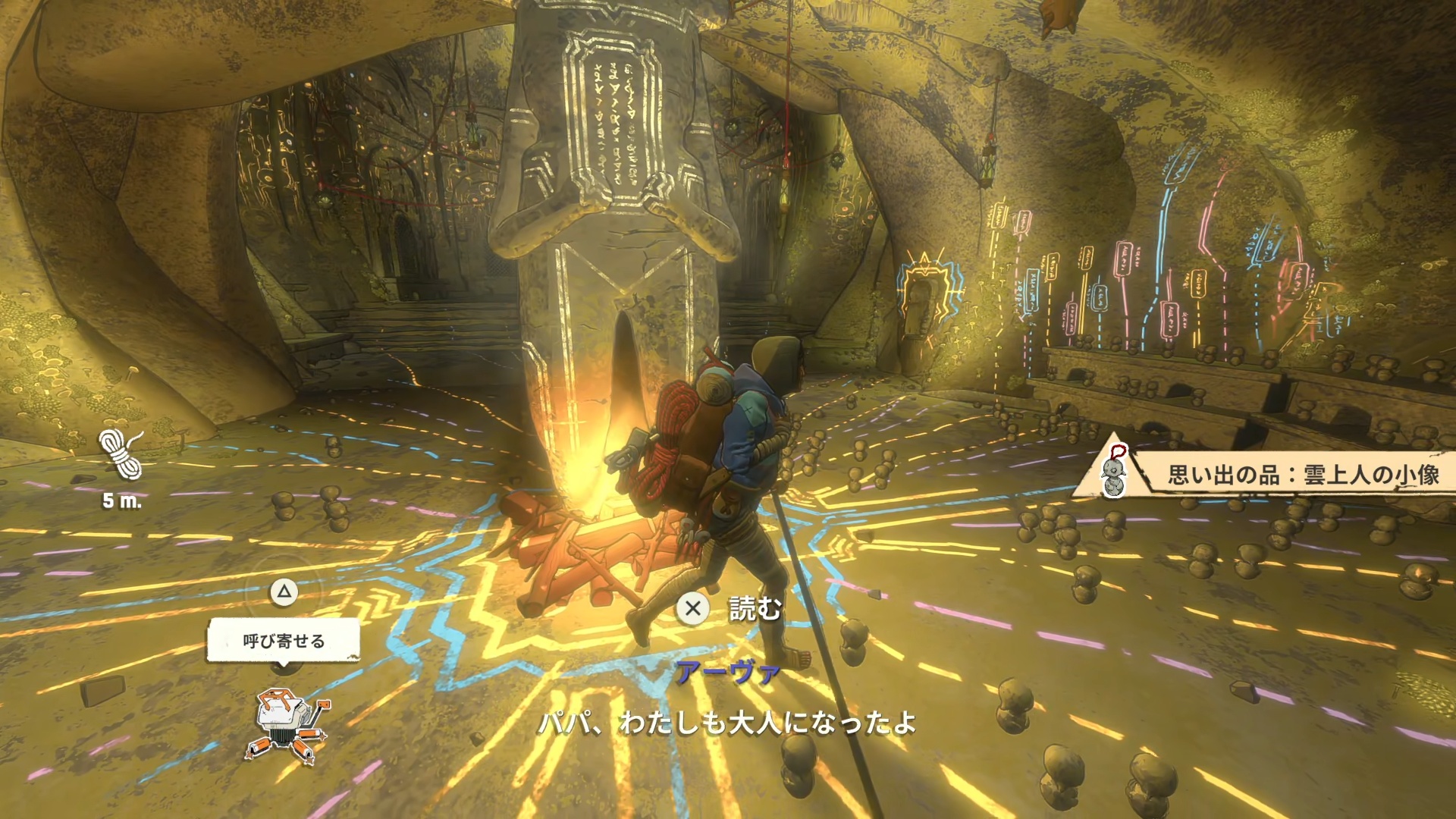Viewport: 1456px width, 819px height.
Task: Select the rope coil icon
Action: 121,454
